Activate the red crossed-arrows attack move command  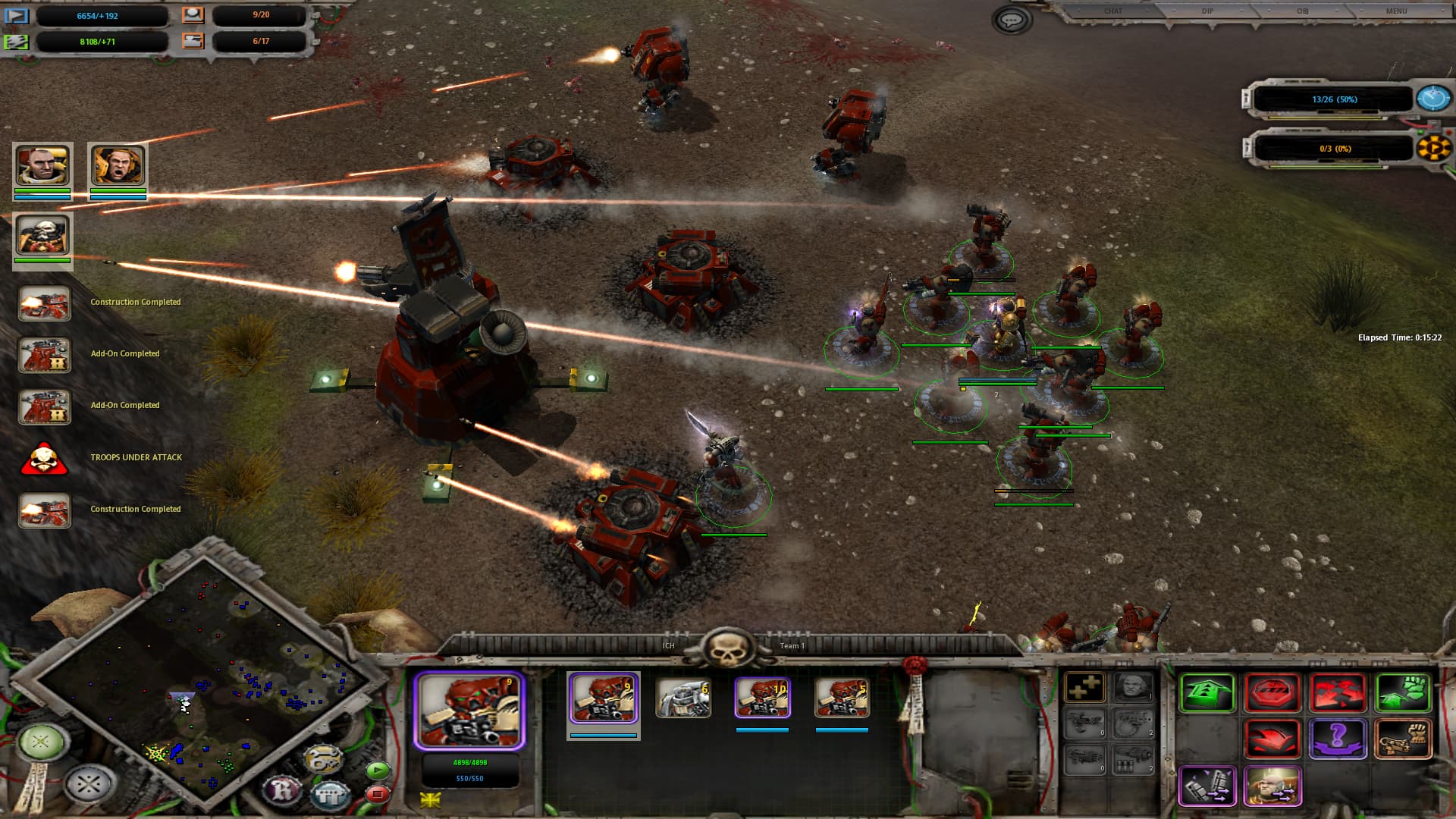pyautogui.click(x=1338, y=692)
